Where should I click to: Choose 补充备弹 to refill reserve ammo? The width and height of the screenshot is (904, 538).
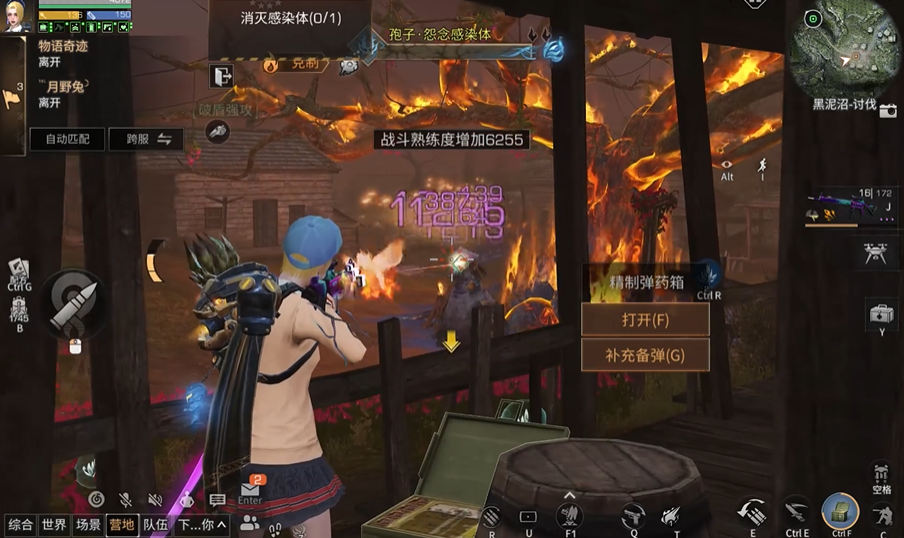coord(645,355)
